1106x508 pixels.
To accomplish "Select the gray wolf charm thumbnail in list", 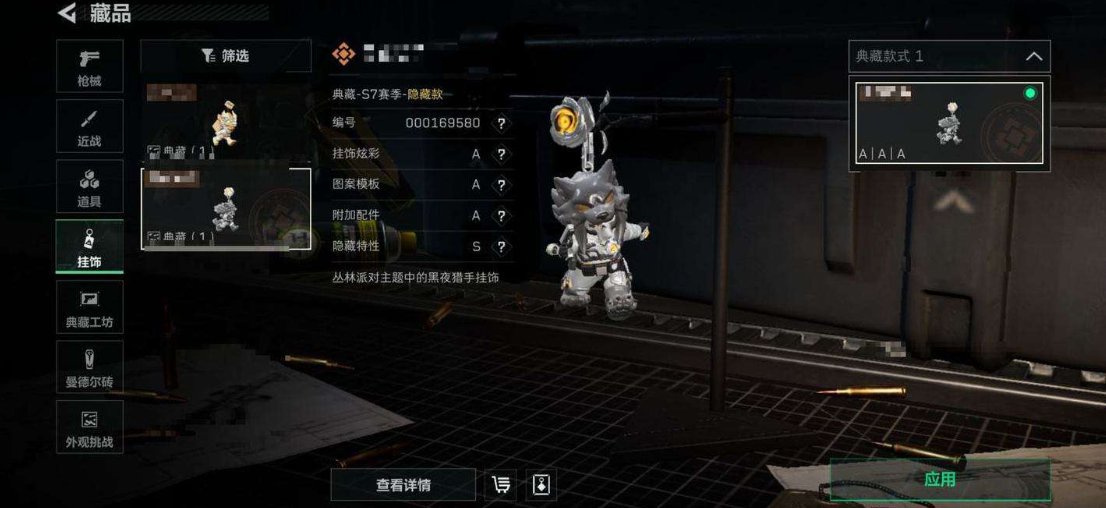I will [x=226, y=208].
